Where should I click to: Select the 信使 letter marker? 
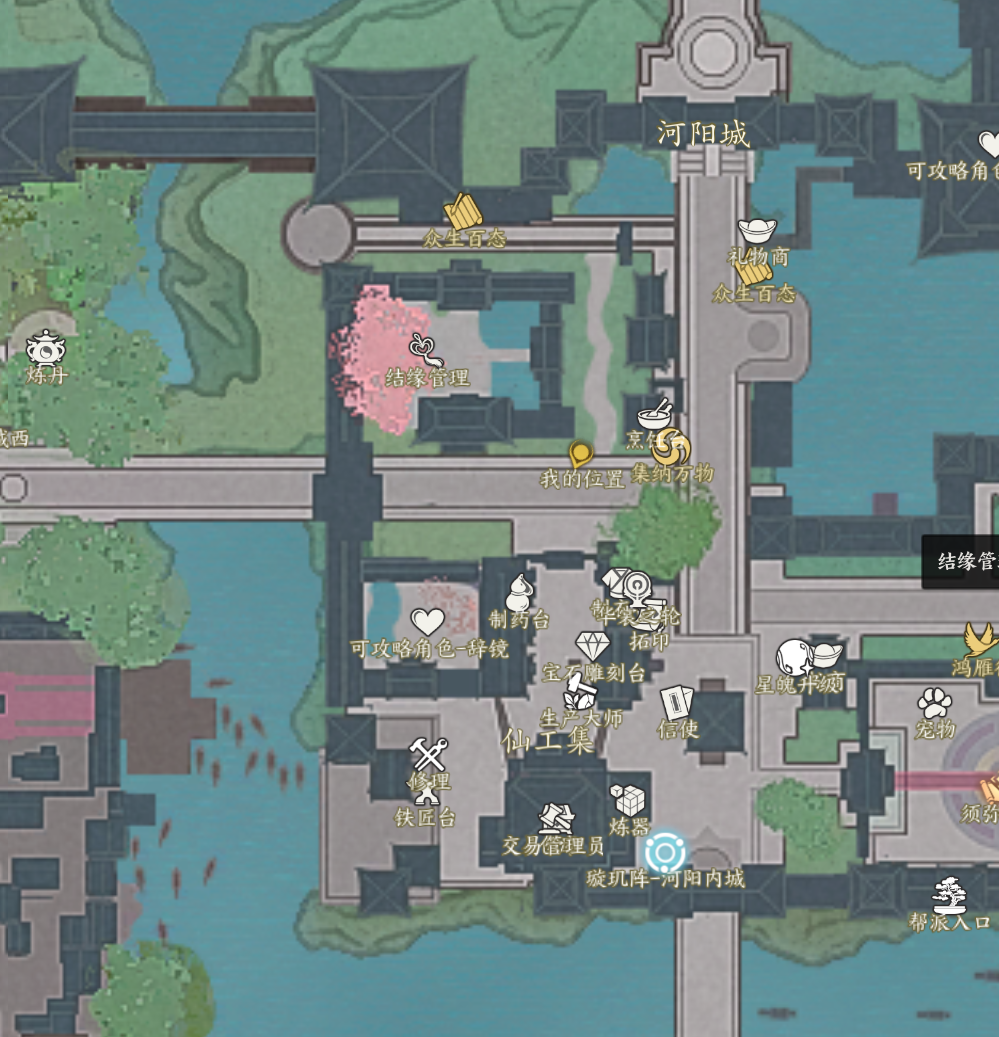click(677, 702)
